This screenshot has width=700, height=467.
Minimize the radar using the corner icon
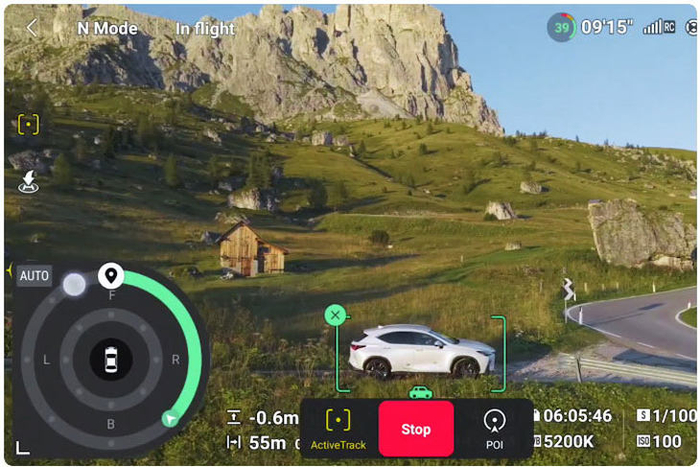point(22,447)
